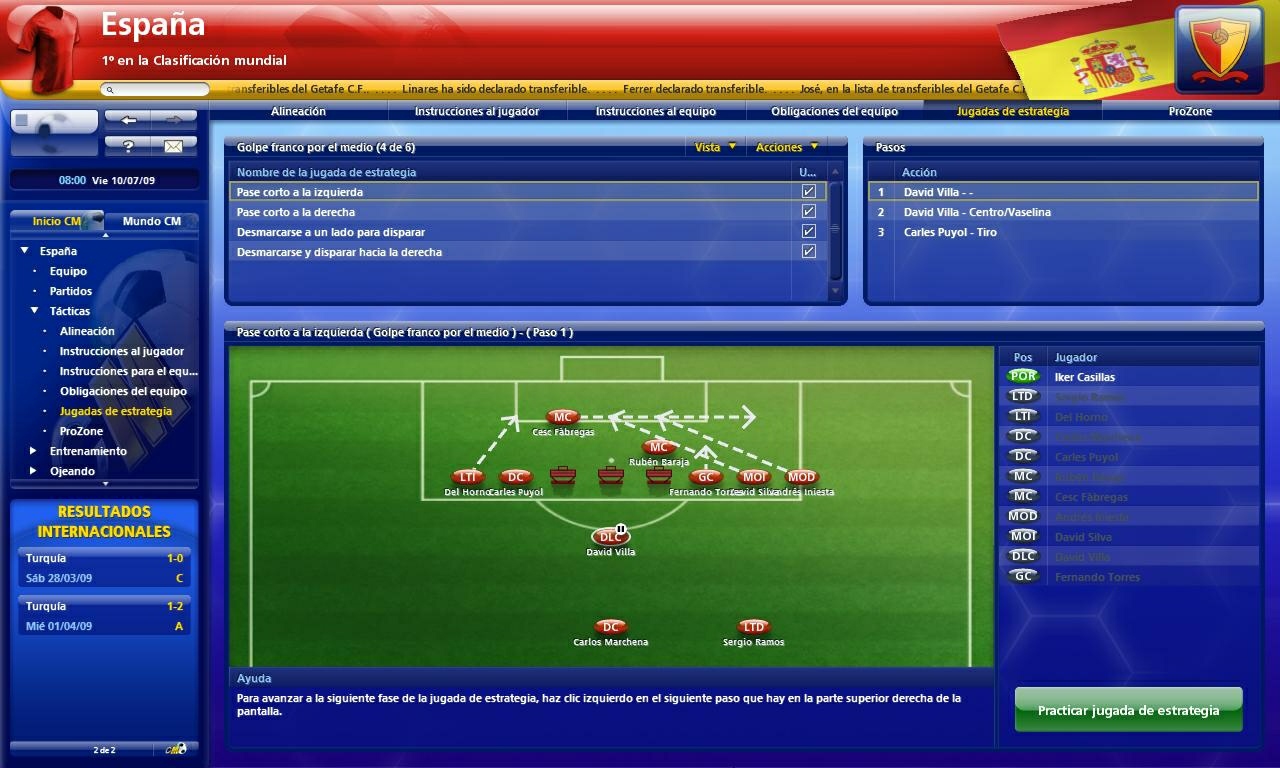Open the Instrucciones al equipo tab
1280x768 pixels.
tap(654, 111)
